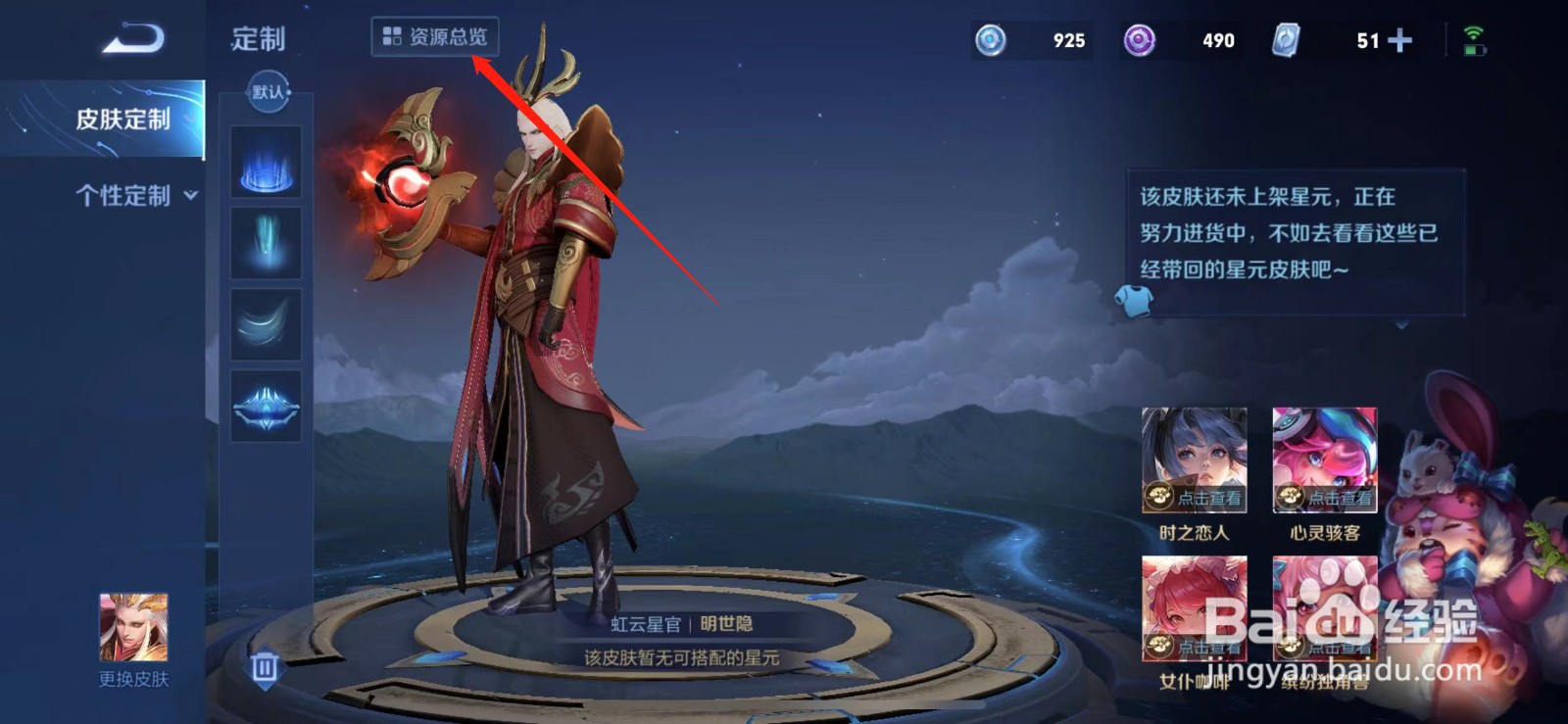Open the 资源总览 resource overview
This screenshot has width=1568, height=724.
(x=436, y=37)
